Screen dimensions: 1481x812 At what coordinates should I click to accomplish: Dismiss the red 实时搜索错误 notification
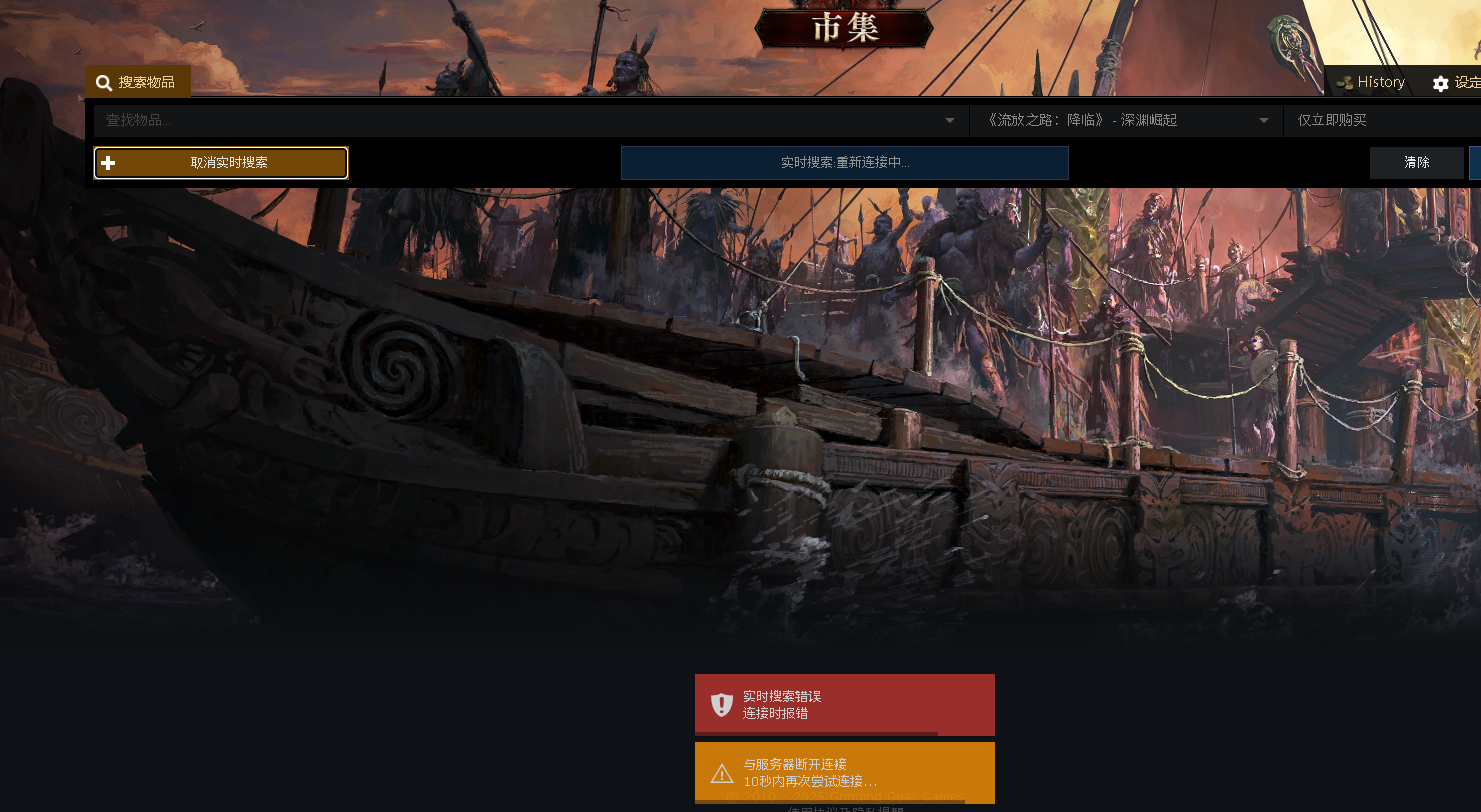[x=844, y=705]
